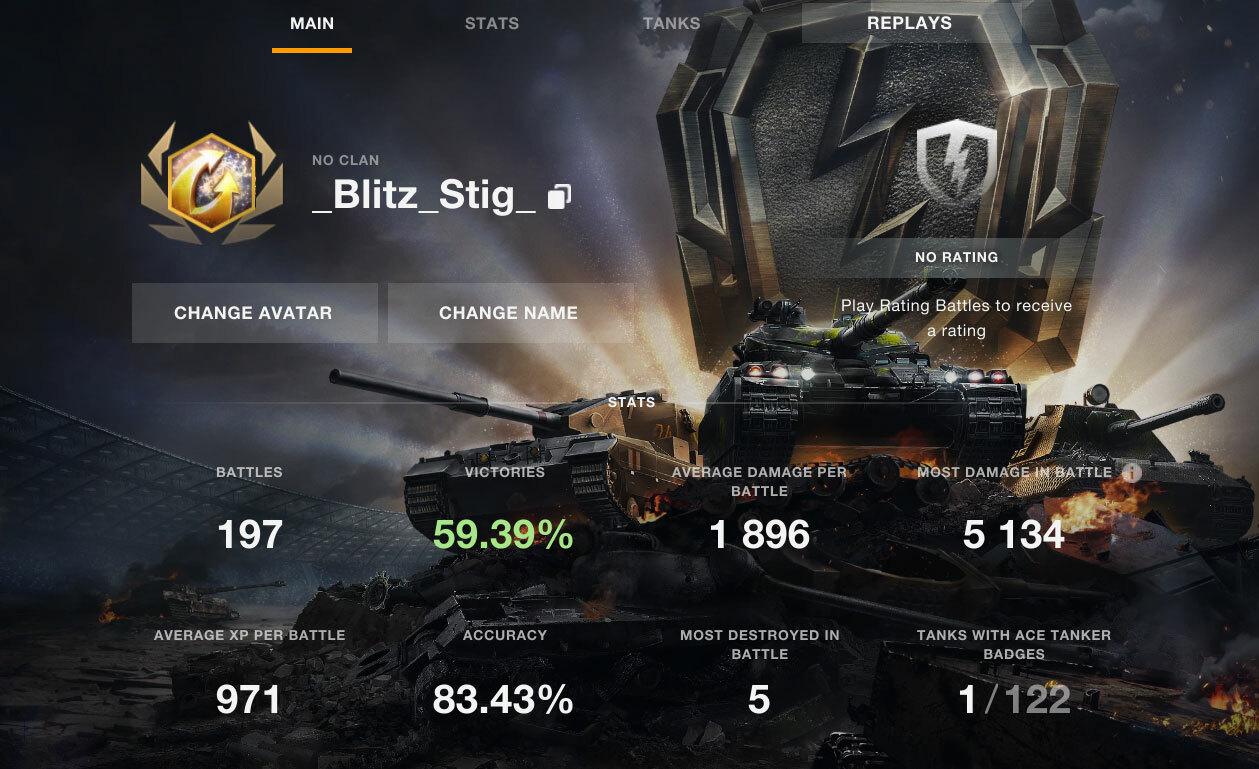The image size is (1259, 769).
Task: Click the Change Avatar button
Action: tap(254, 313)
